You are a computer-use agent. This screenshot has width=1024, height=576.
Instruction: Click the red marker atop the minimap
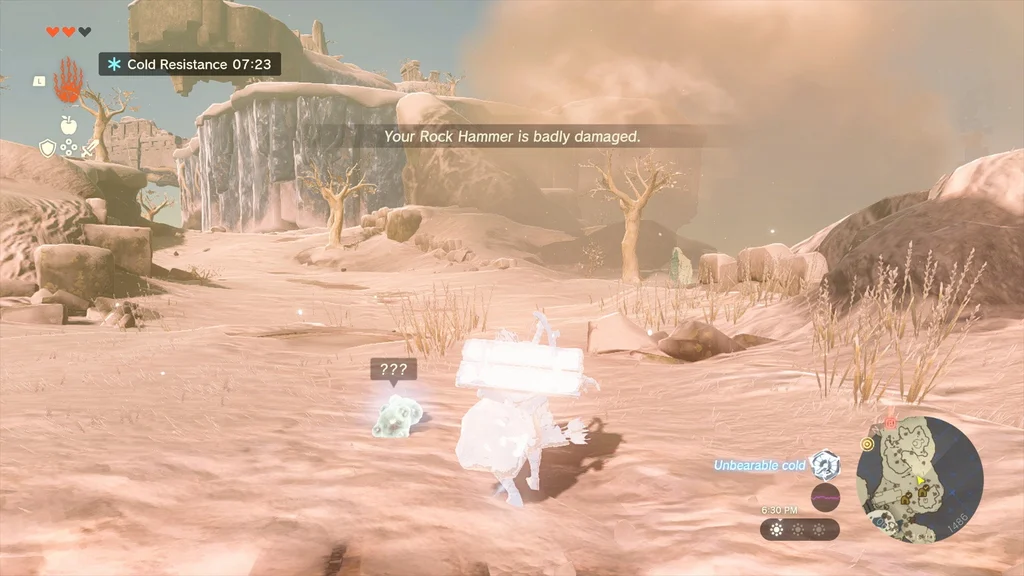pos(889,423)
